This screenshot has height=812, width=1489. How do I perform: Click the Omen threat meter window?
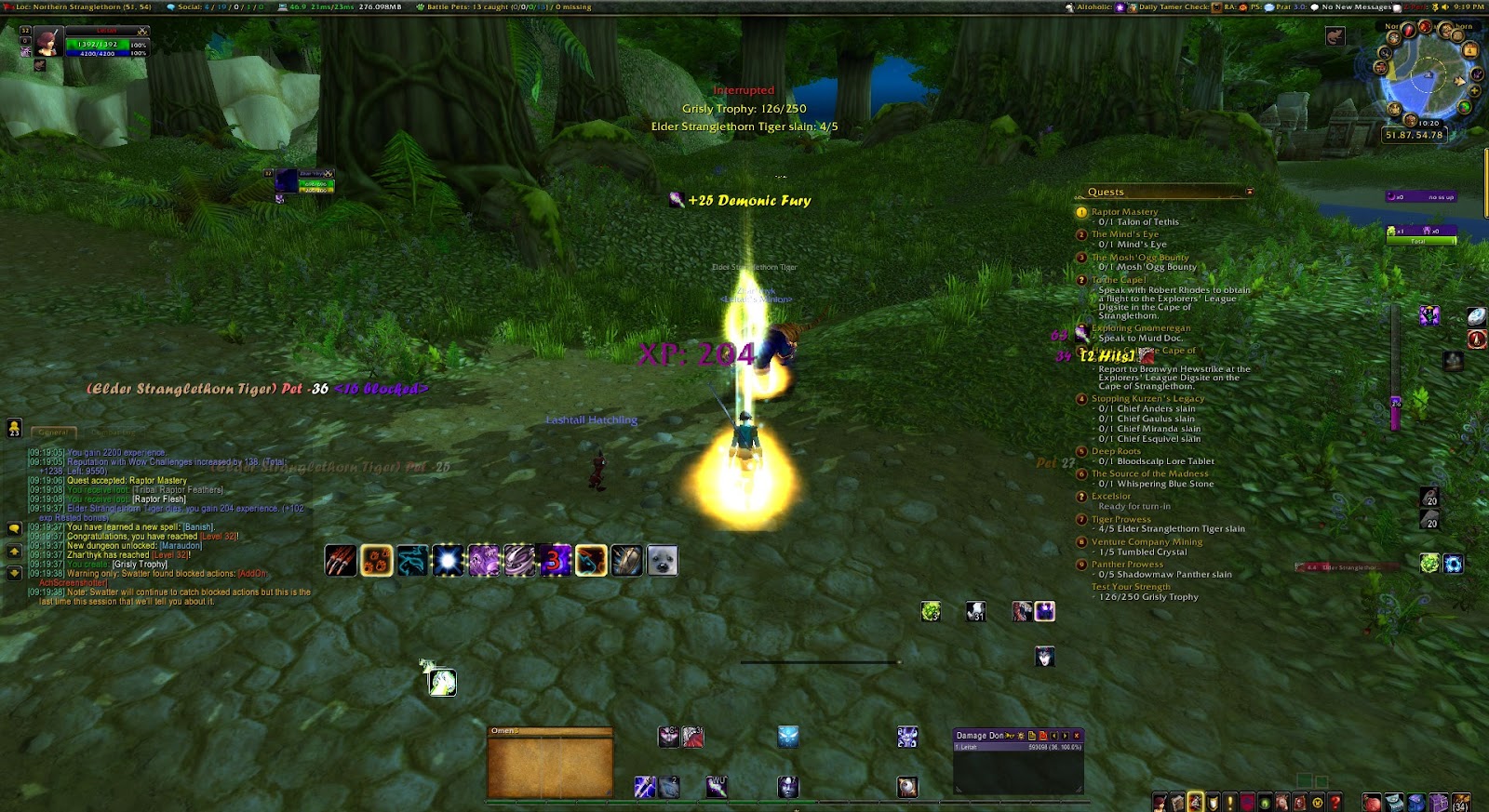pyautogui.click(x=550, y=764)
